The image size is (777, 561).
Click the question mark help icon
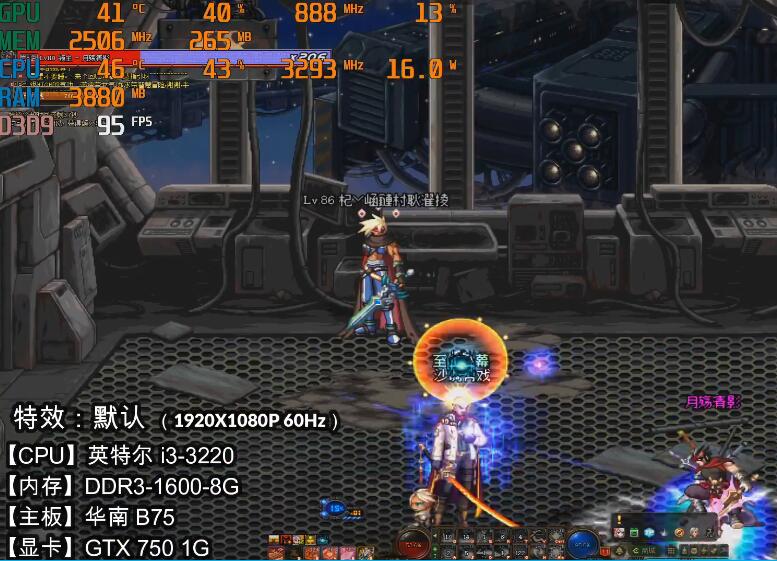pos(710,533)
